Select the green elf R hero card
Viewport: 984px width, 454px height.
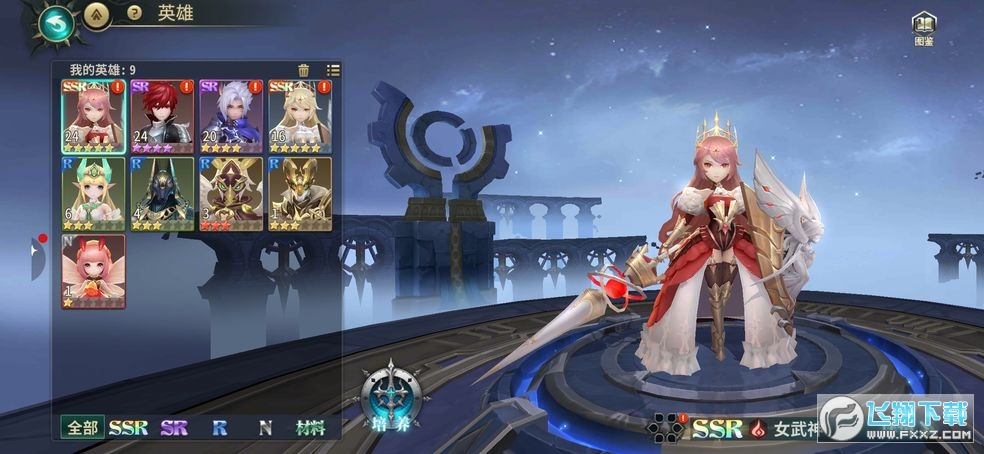point(93,194)
